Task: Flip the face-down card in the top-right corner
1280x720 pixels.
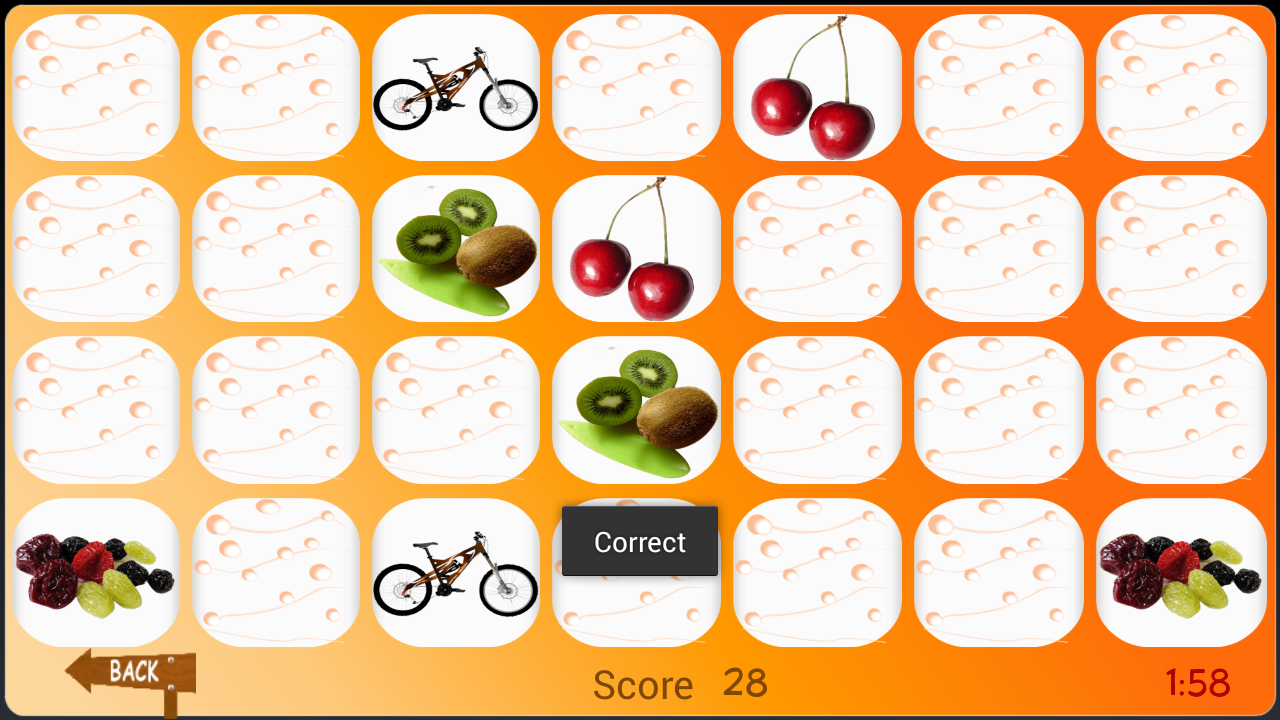Action: coord(1180,87)
